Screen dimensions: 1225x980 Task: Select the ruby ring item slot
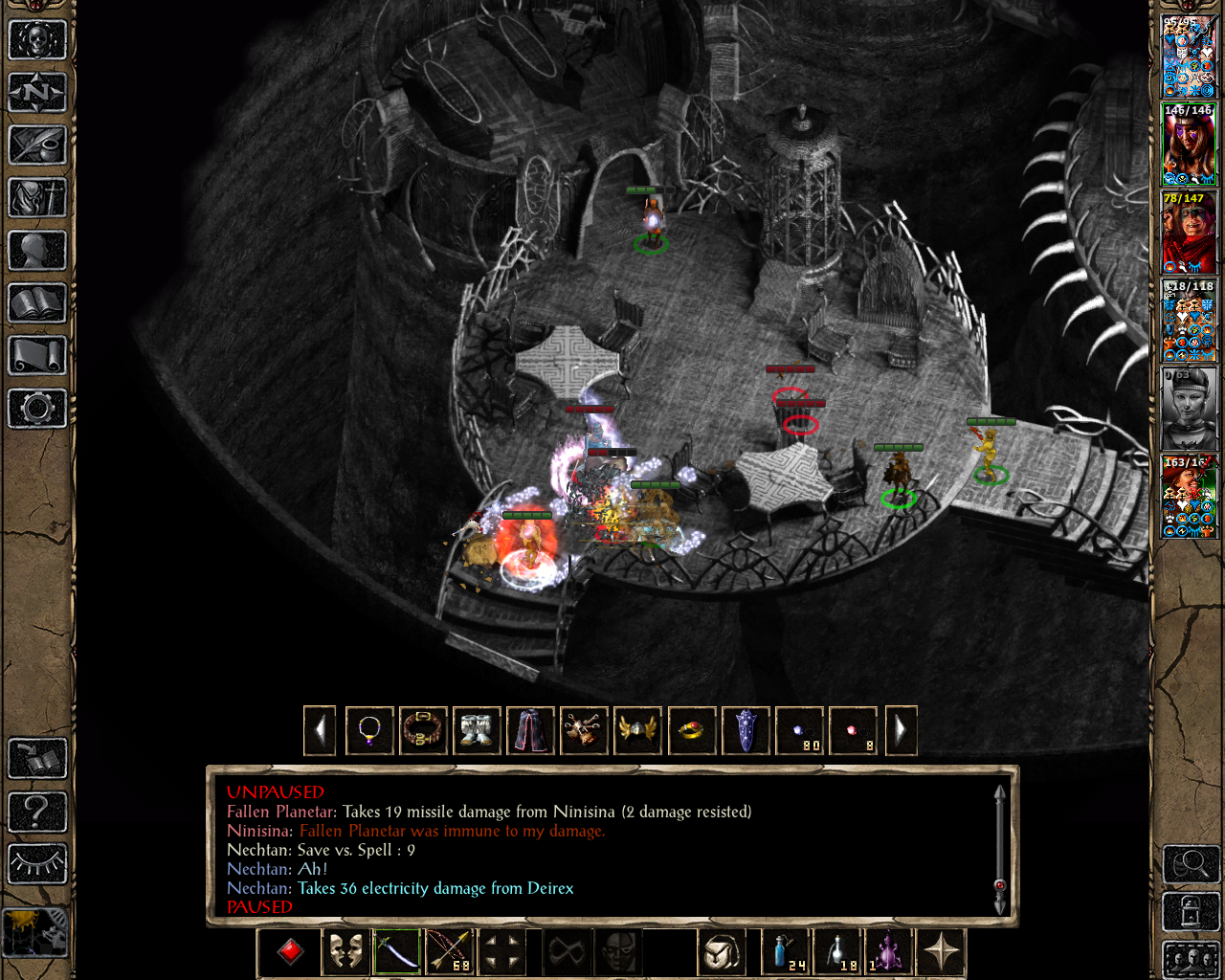click(691, 731)
